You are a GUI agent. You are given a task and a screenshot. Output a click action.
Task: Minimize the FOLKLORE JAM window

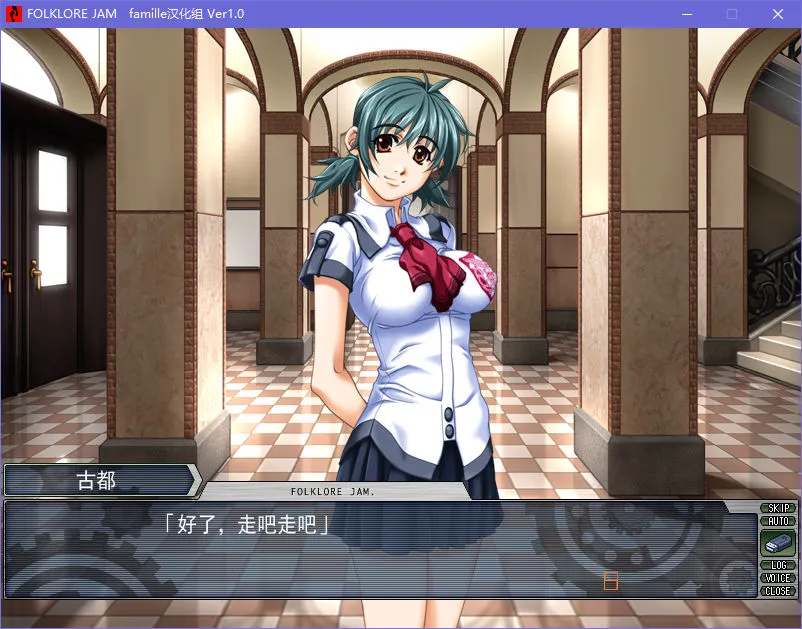coord(686,14)
